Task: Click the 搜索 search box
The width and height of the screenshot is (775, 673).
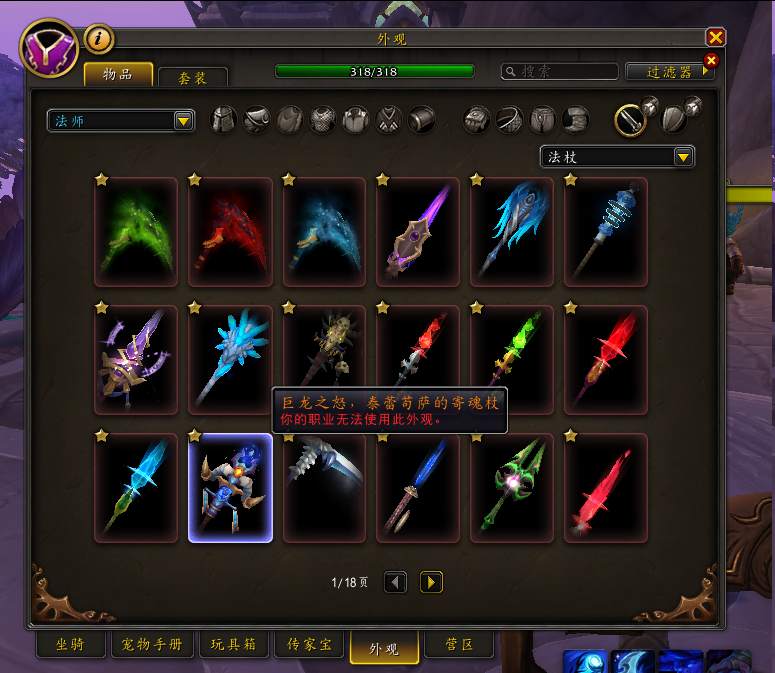Action: [560, 72]
